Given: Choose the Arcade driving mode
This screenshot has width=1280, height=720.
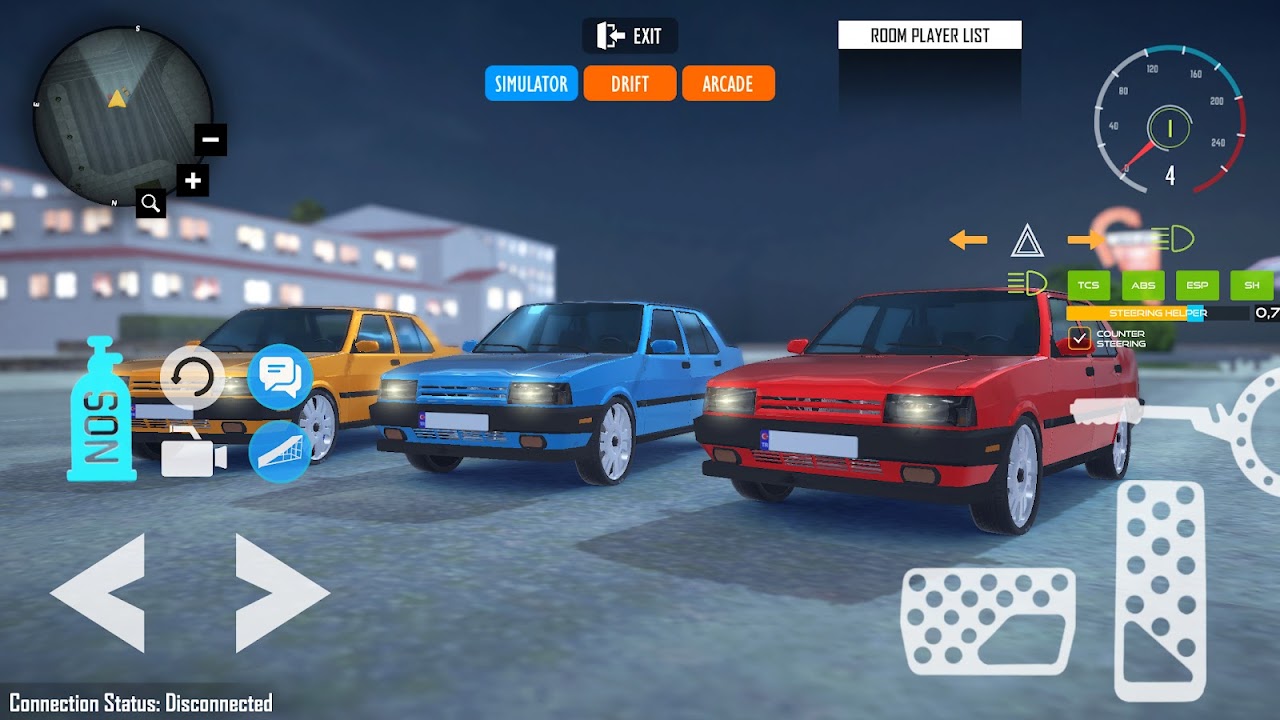Looking at the screenshot, I should (728, 84).
